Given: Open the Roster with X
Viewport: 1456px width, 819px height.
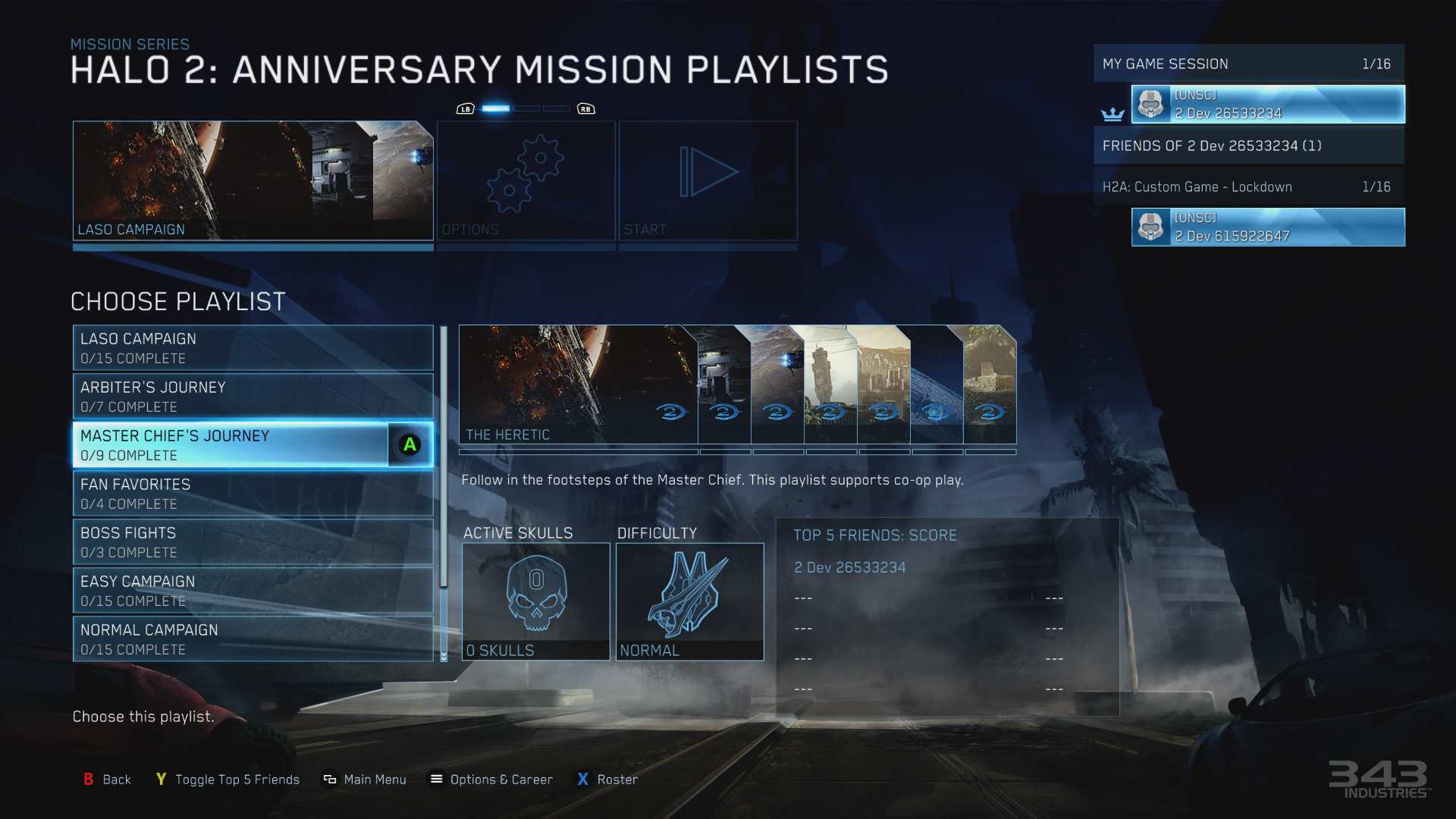Looking at the screenshot, I should [x=582, y=780].
